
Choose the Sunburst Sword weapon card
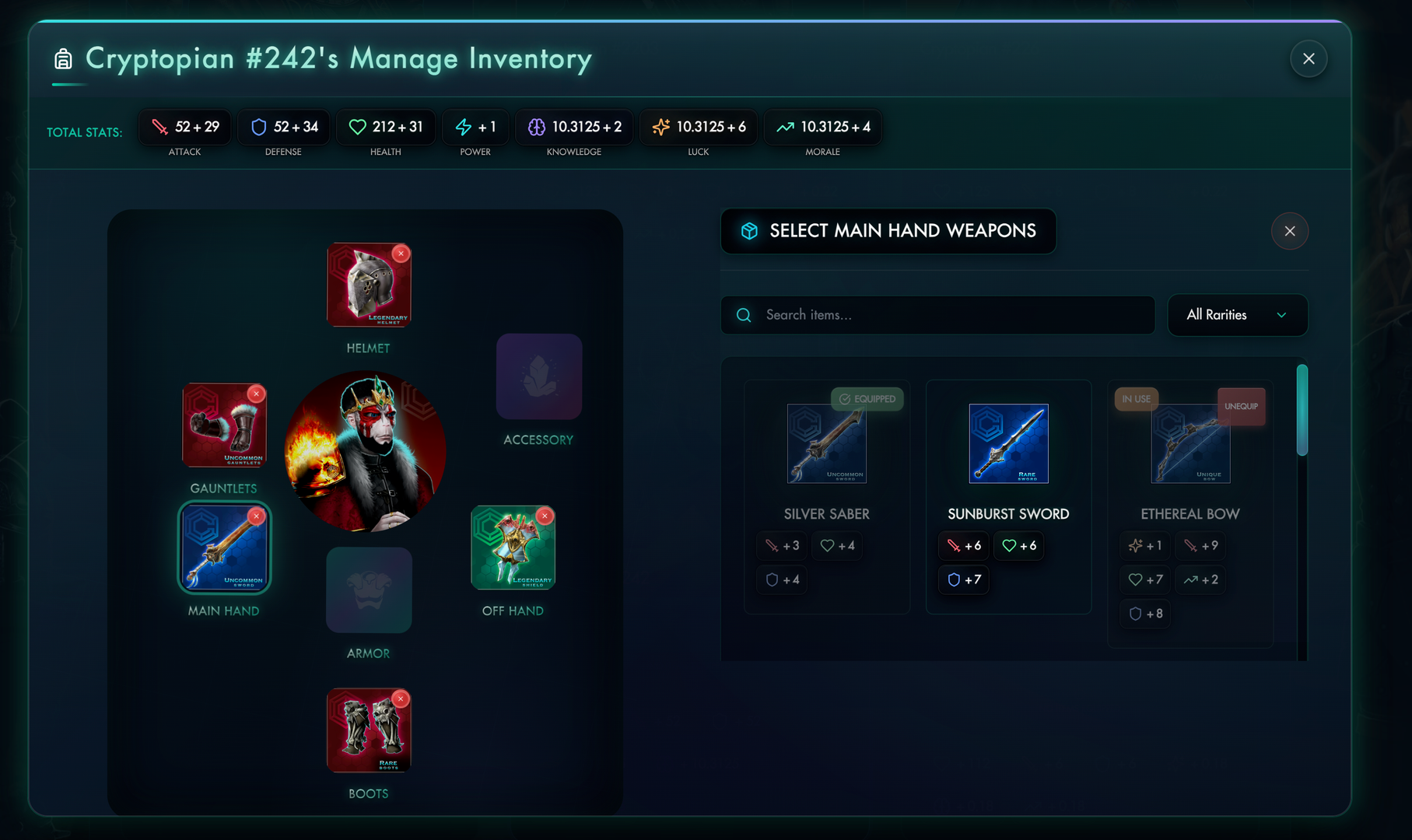tap(1008, 496)
